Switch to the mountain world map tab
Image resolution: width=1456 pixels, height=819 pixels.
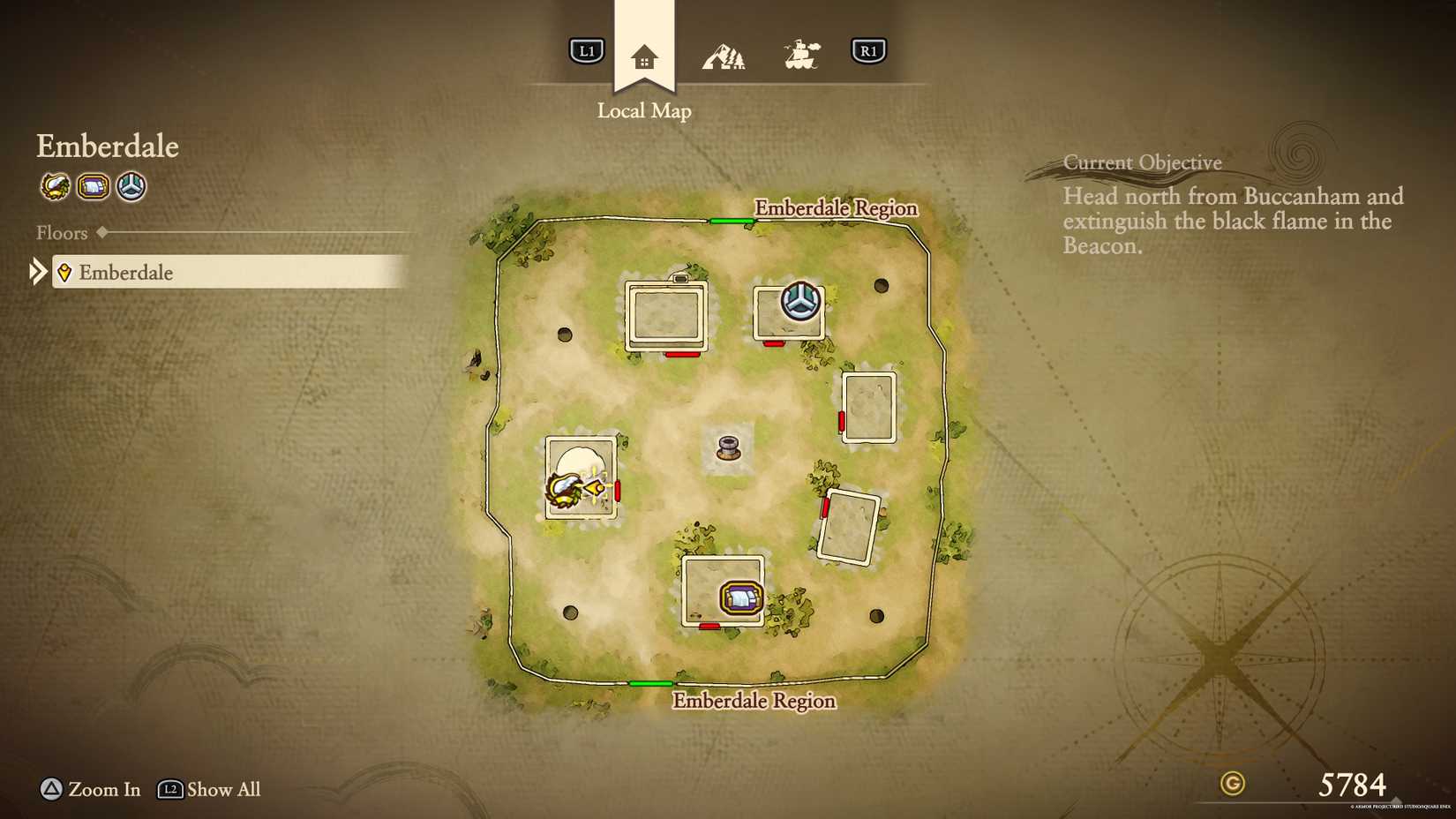724,57
